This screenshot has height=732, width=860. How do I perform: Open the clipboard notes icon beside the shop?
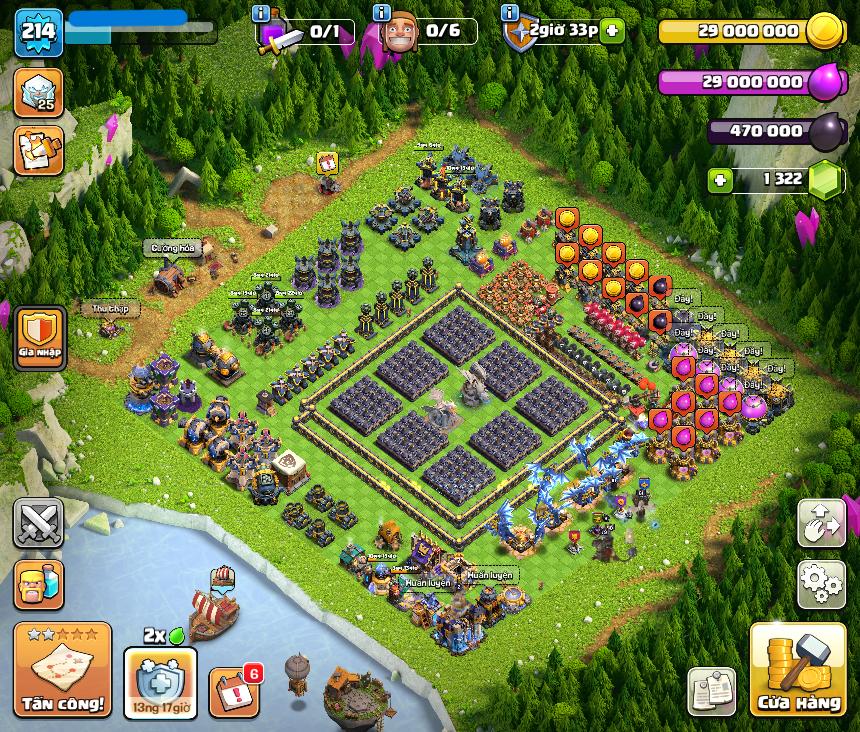point(711,691)
